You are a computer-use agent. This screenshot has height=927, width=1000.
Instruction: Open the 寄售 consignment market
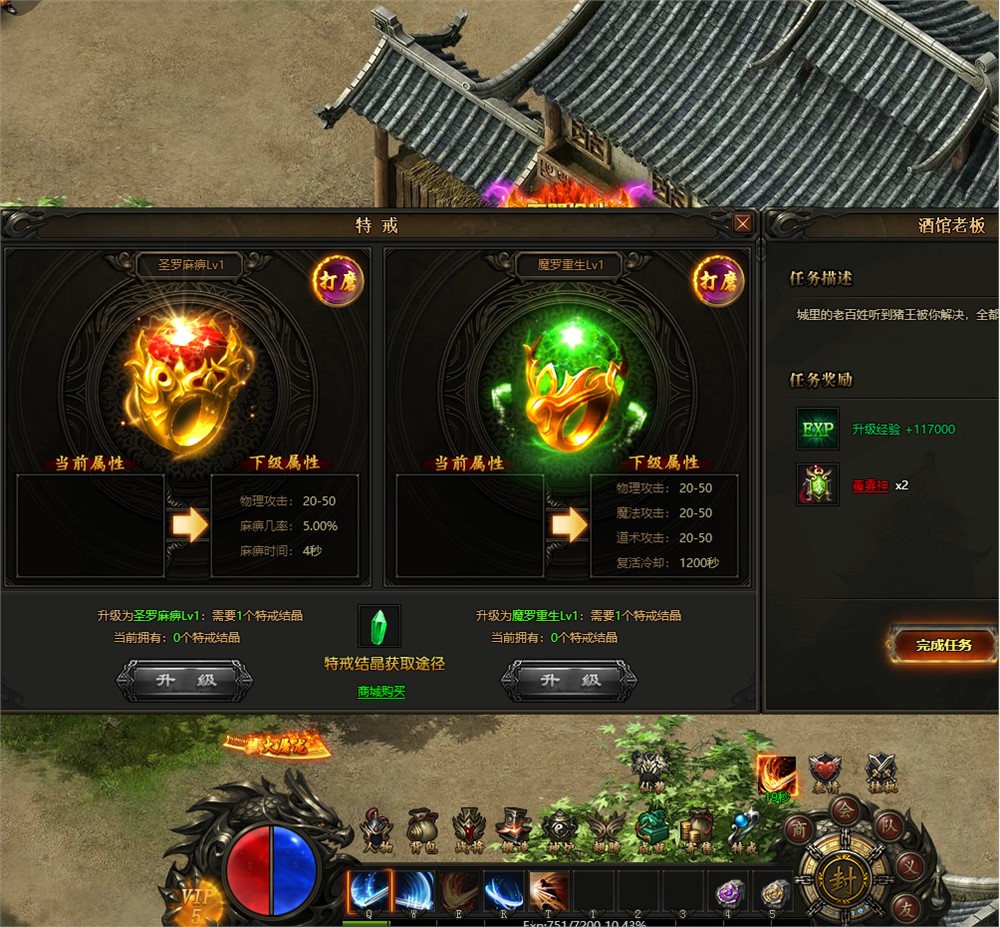tap(697, 829)
